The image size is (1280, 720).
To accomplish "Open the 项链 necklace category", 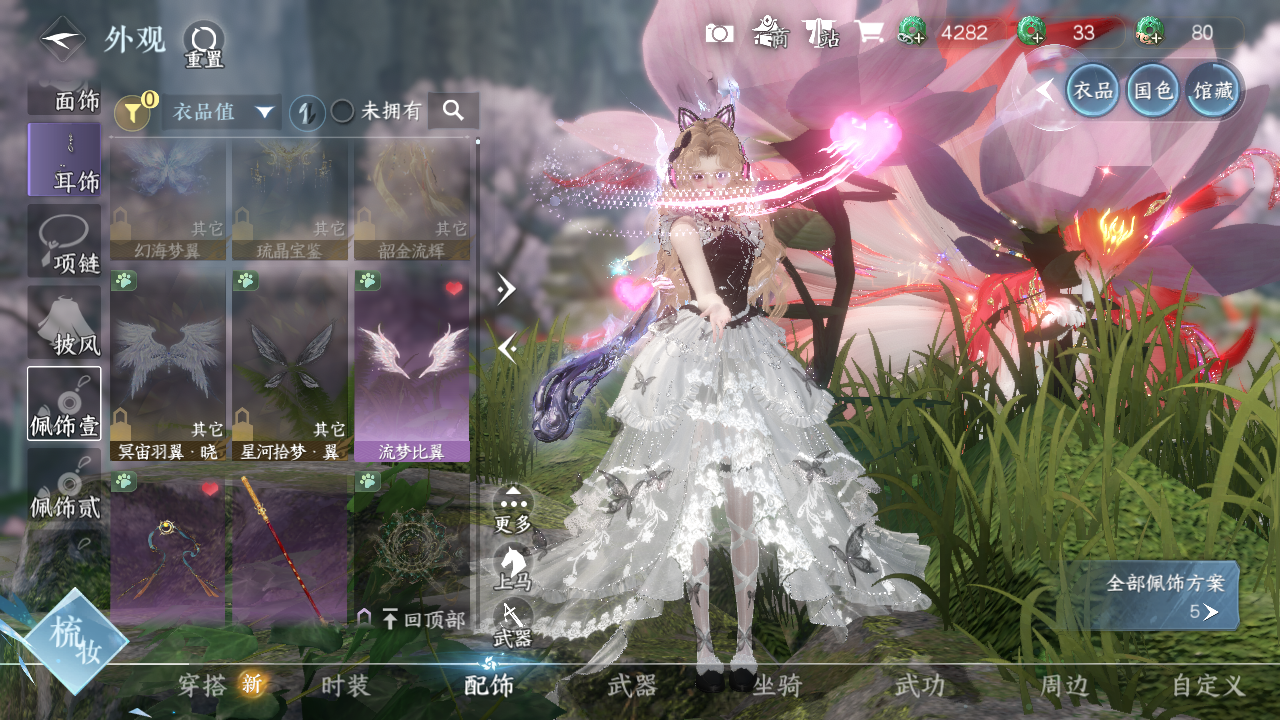I will pos(64,242).
